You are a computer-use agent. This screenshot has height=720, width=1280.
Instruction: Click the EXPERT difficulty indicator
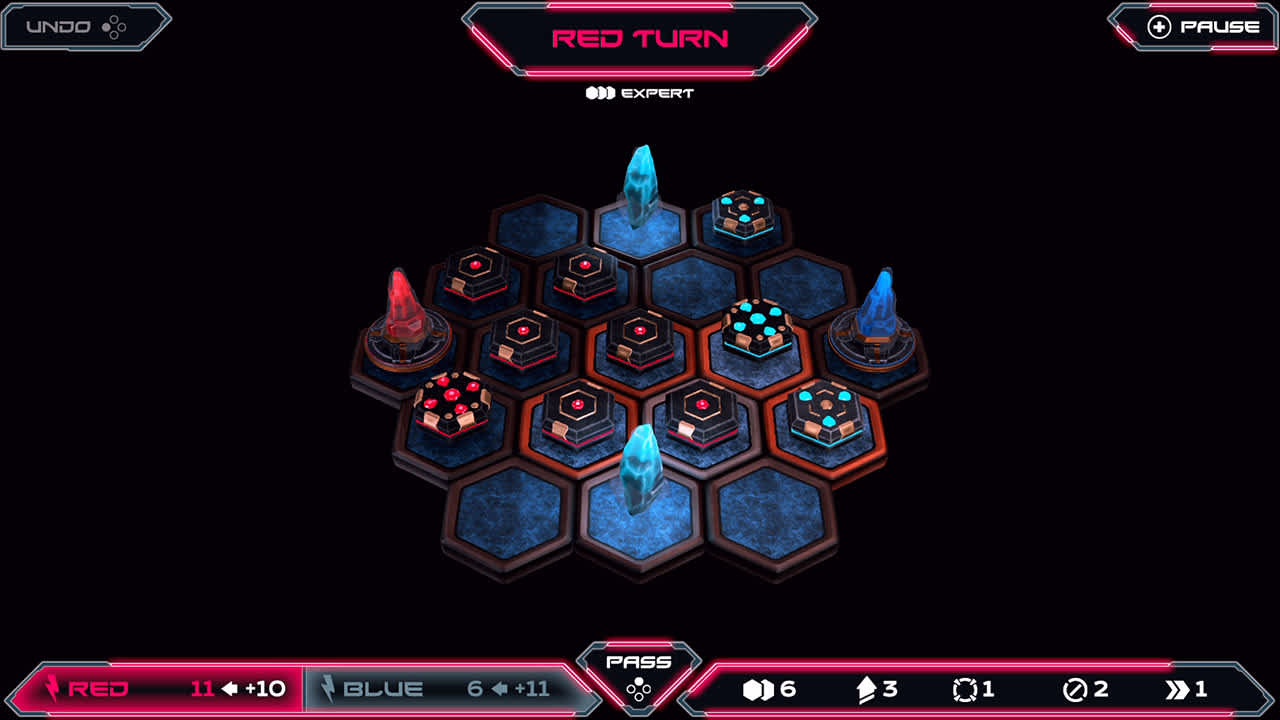[x=640, y=93]
